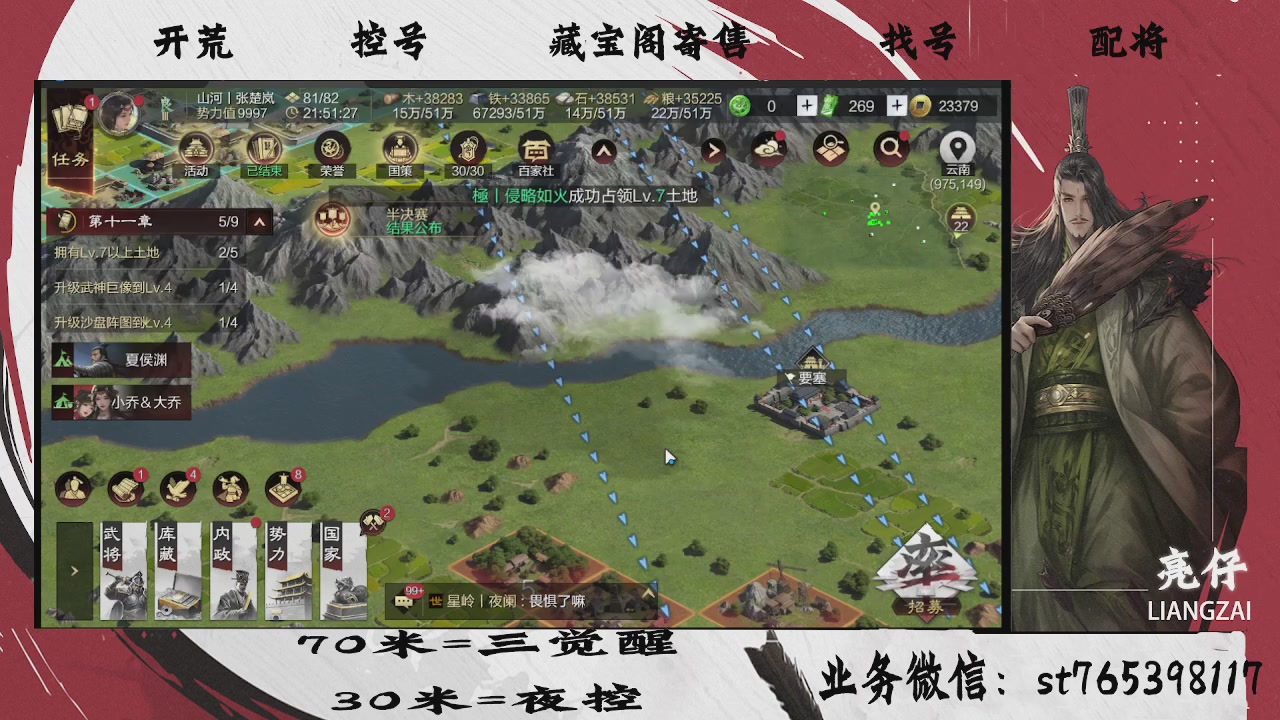
Task: Expand the chat bar chevron
Action: click(650, 593)
